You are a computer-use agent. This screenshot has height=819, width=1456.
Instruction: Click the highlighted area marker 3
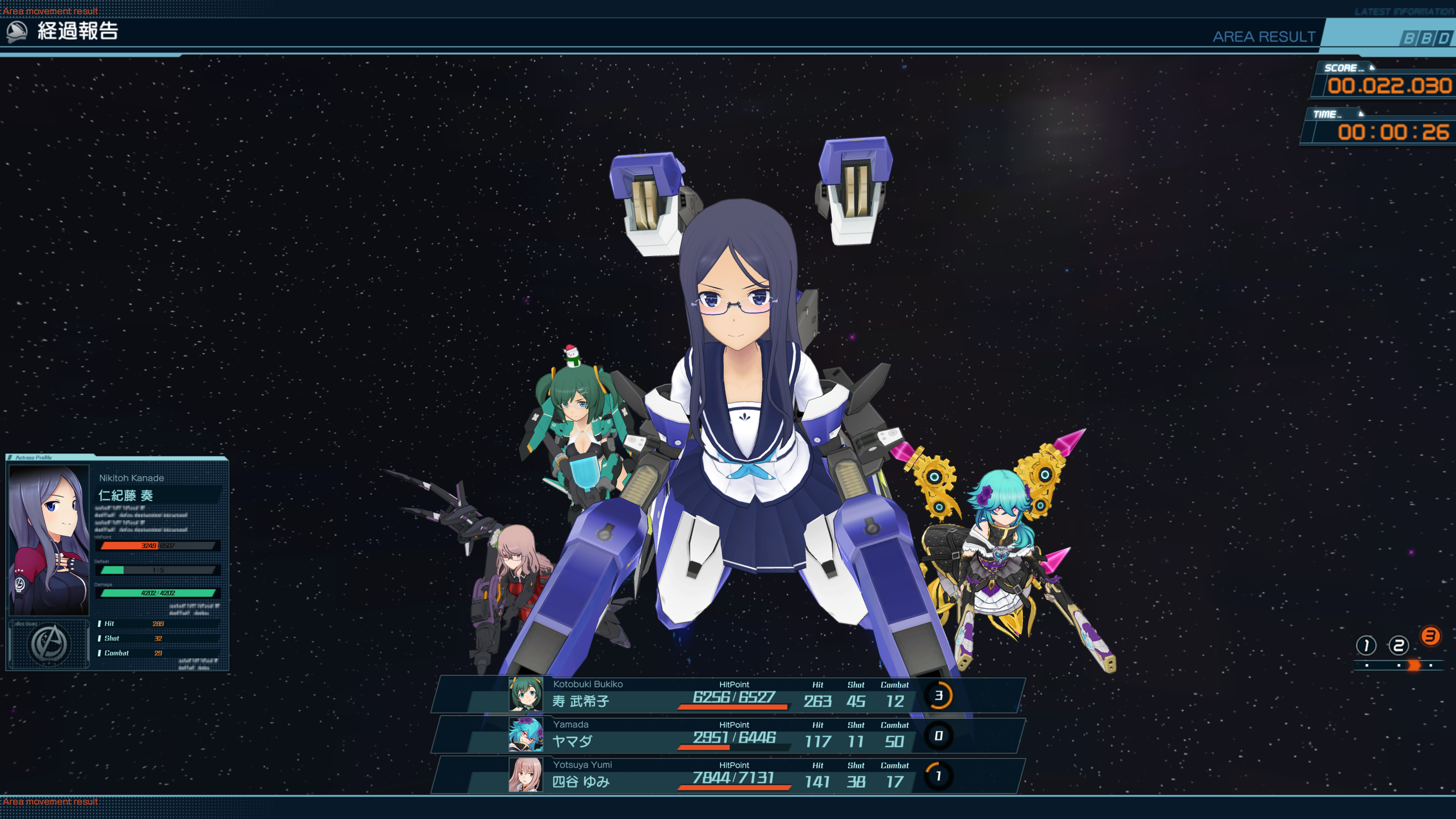pyautogui.click(x=1431, y=636)
